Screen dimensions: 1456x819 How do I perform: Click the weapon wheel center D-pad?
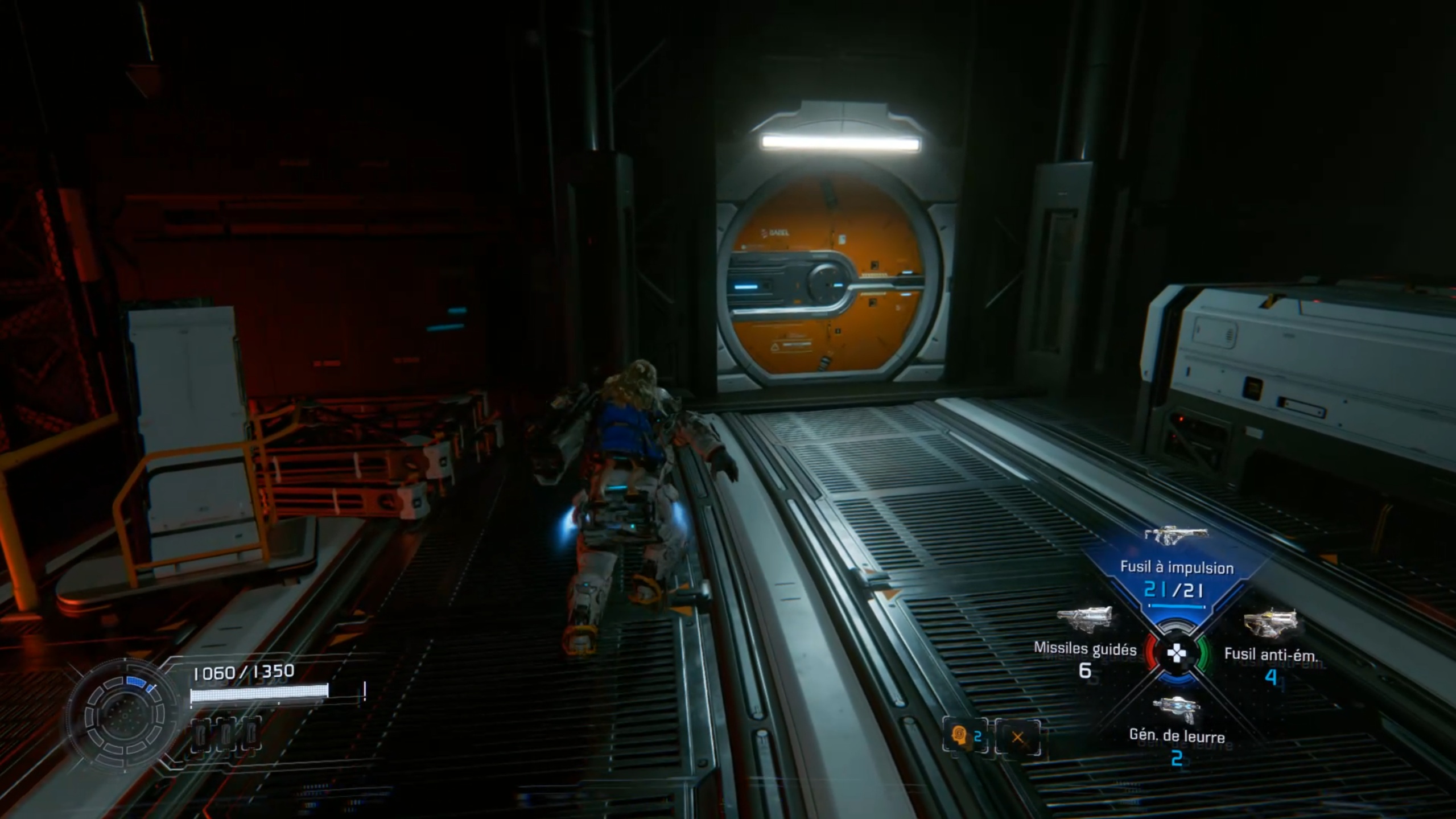tap(1176, 653)
